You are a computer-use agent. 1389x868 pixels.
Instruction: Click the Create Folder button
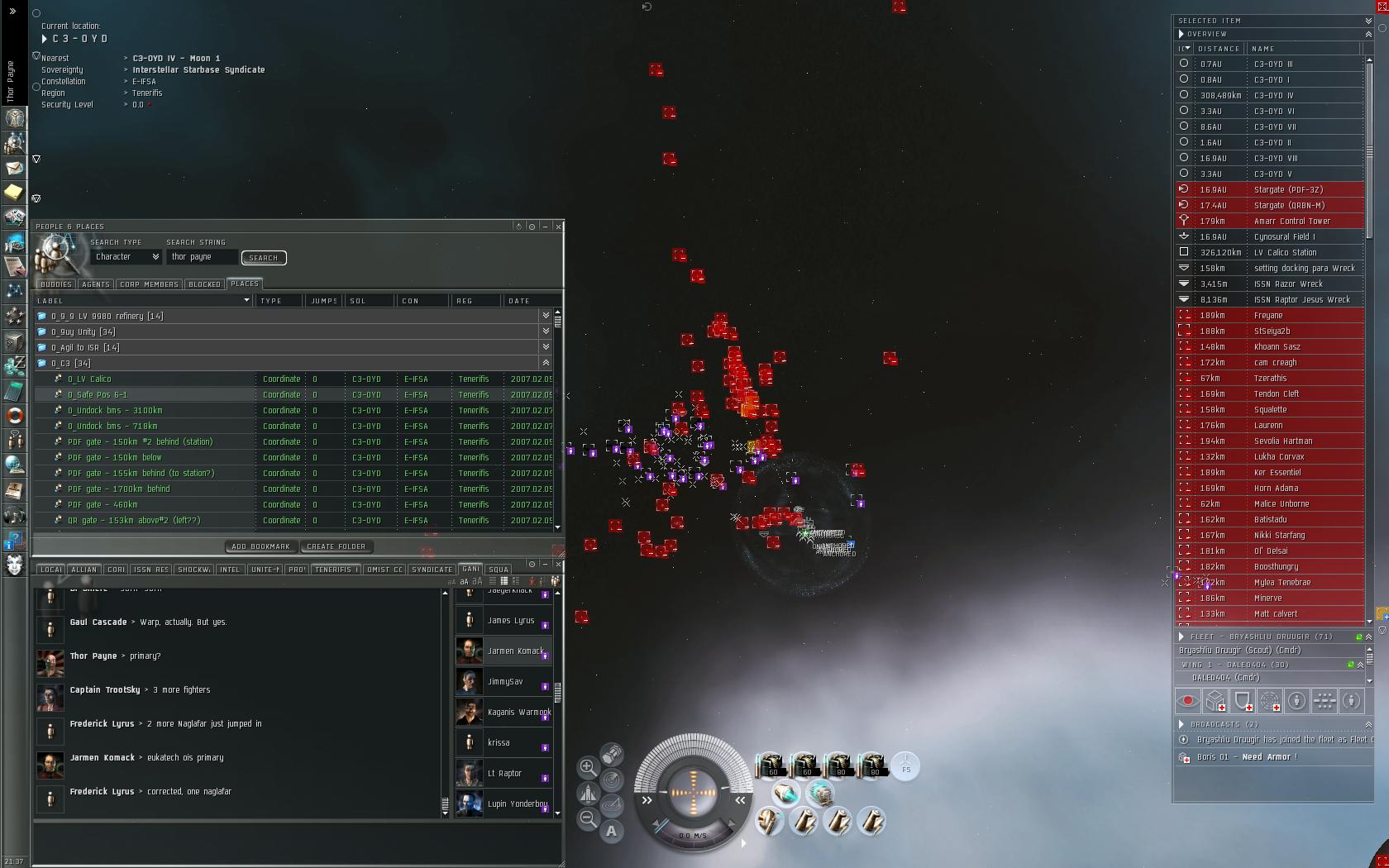336,546
